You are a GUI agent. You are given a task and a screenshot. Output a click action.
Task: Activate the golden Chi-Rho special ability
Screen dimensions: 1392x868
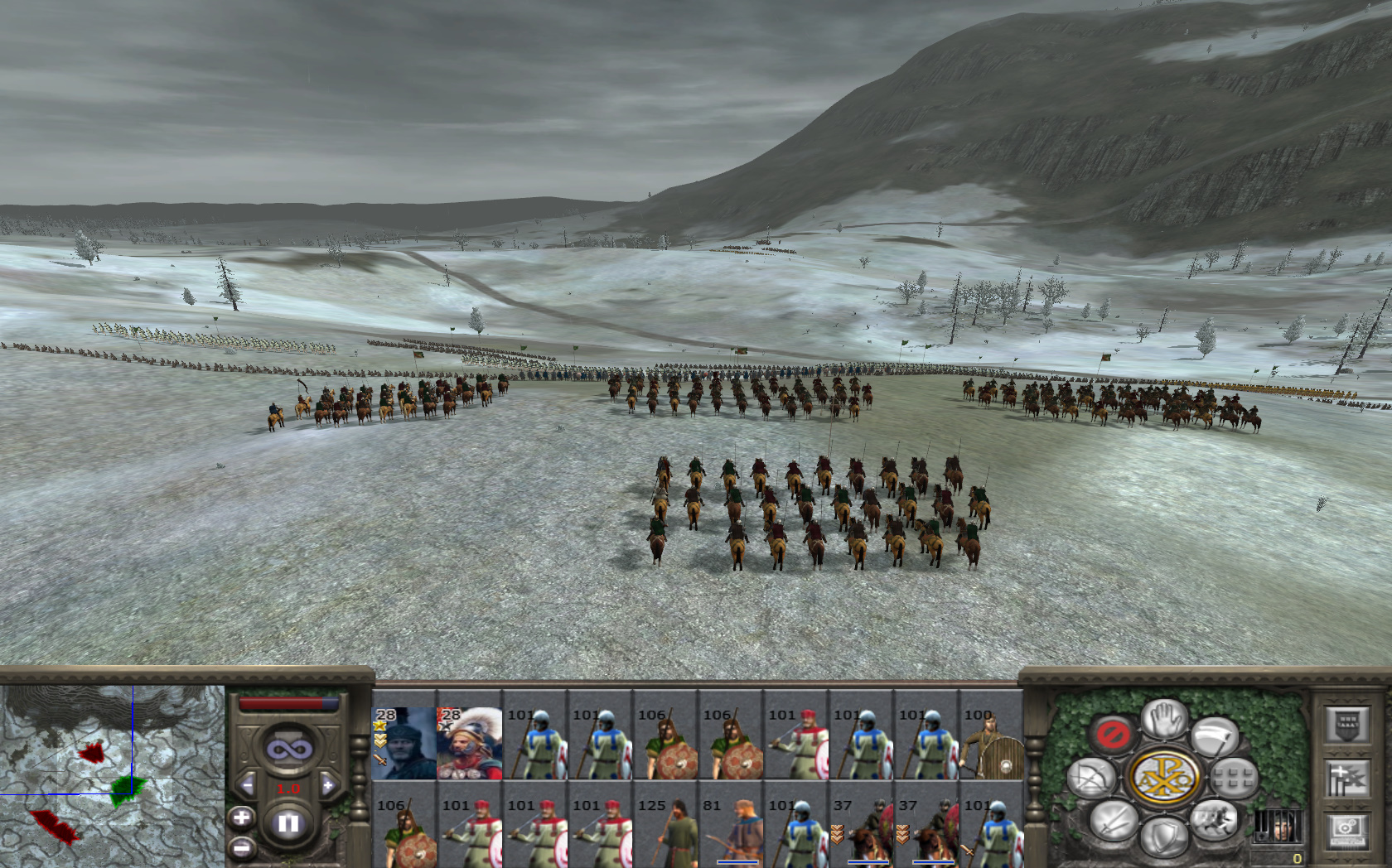click(x=1163, y=778)
